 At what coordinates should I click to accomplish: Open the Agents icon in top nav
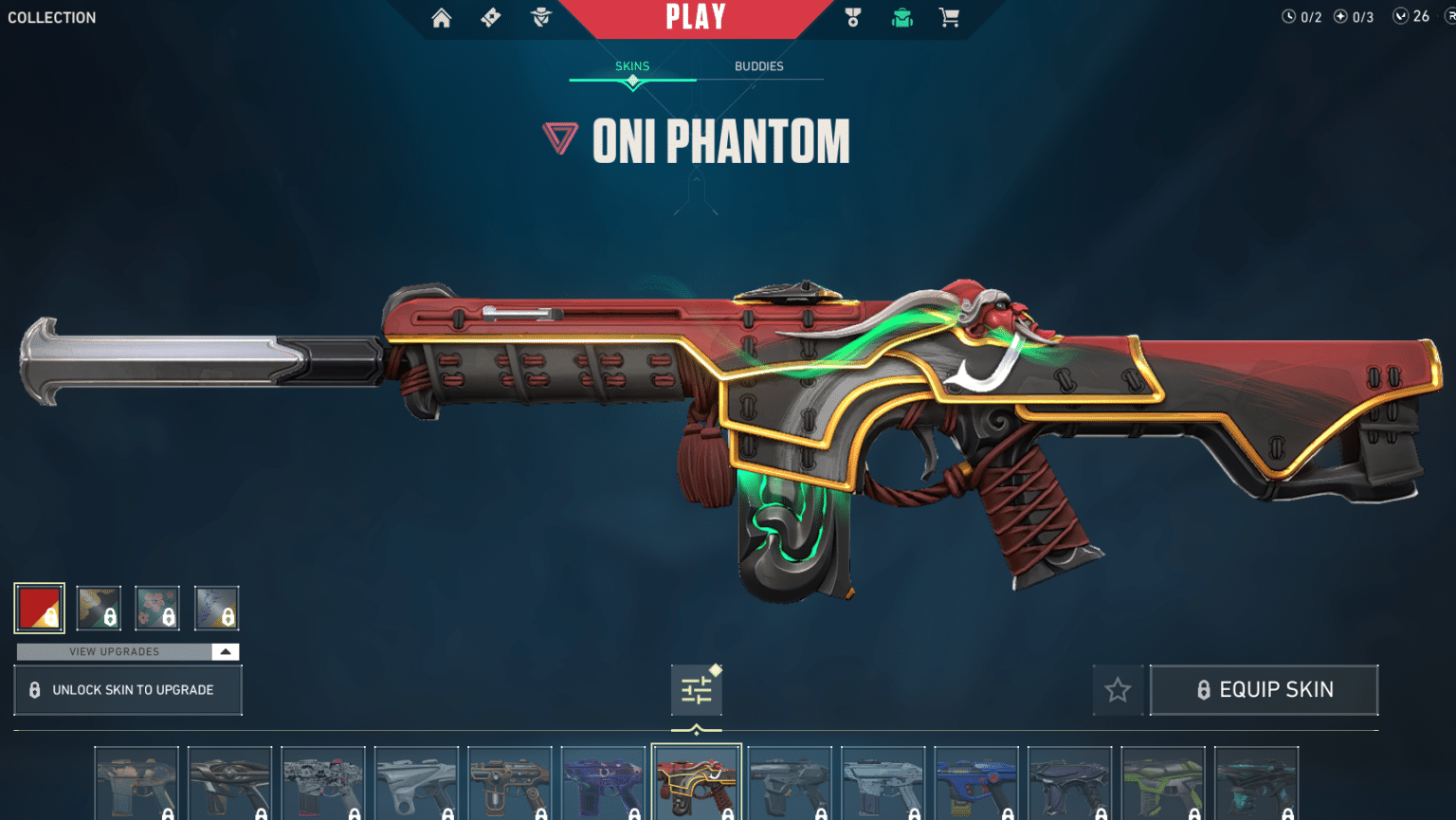539,17
